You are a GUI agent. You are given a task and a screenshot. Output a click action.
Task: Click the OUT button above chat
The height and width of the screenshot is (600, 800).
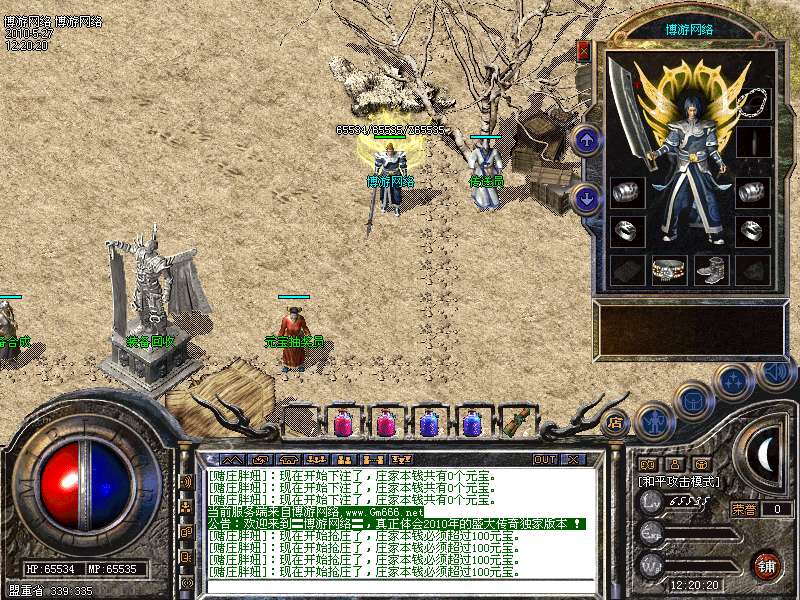545,459
